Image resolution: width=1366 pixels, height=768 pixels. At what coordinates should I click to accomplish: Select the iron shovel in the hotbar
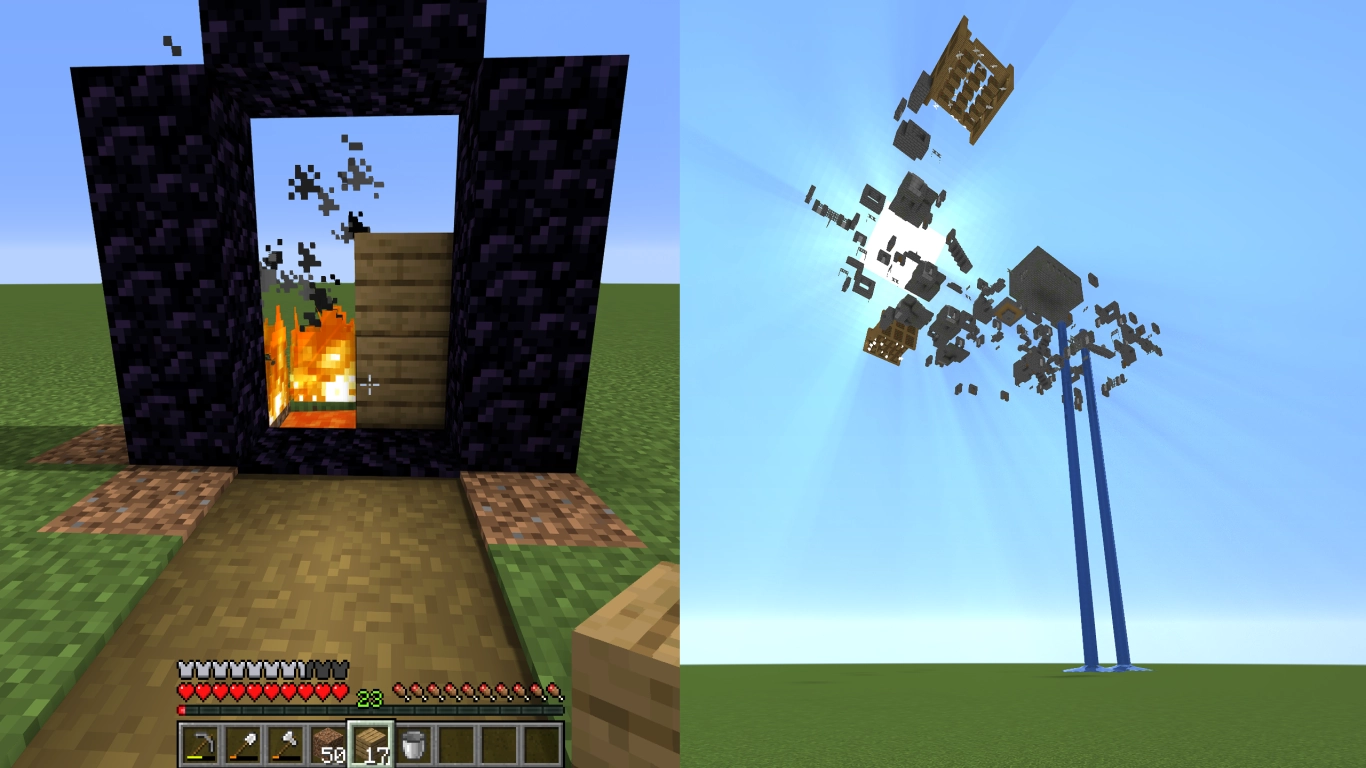(242, 742)
